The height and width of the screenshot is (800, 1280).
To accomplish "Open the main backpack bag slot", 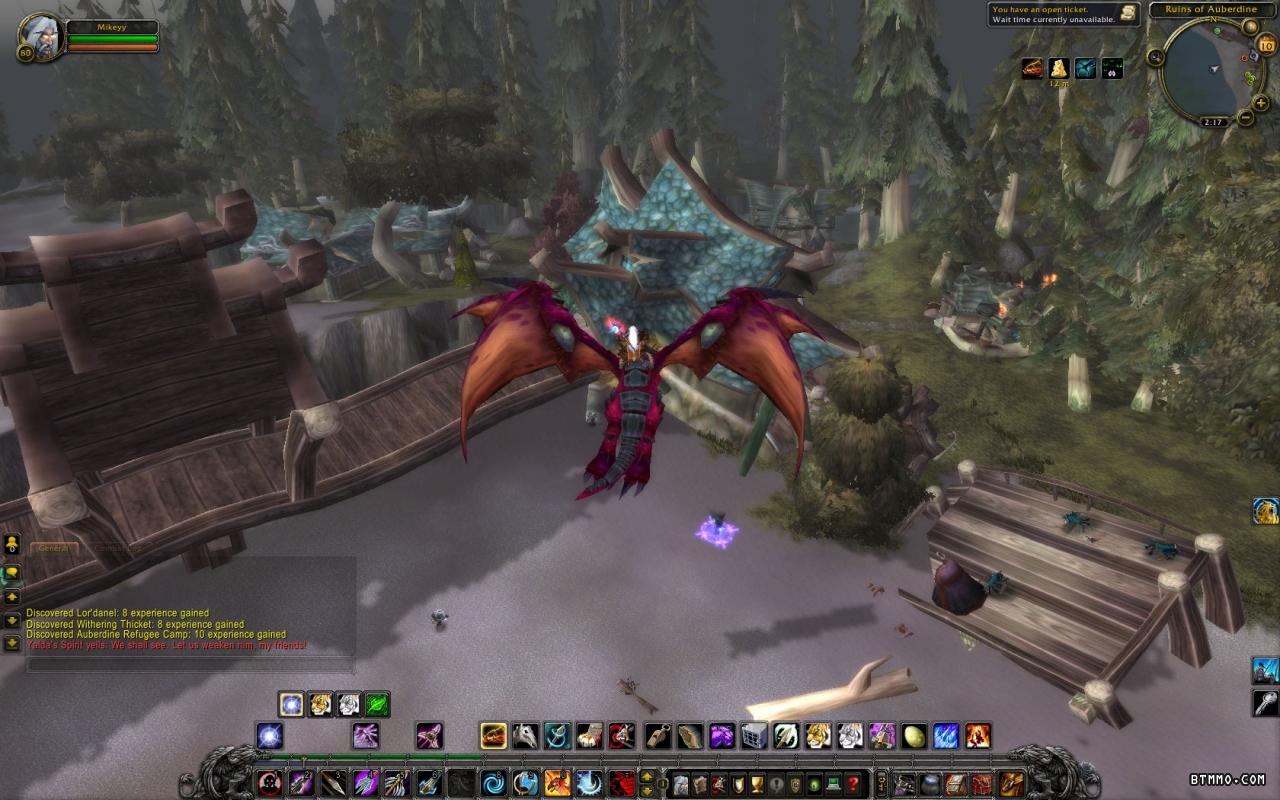I will [1012, 783].
